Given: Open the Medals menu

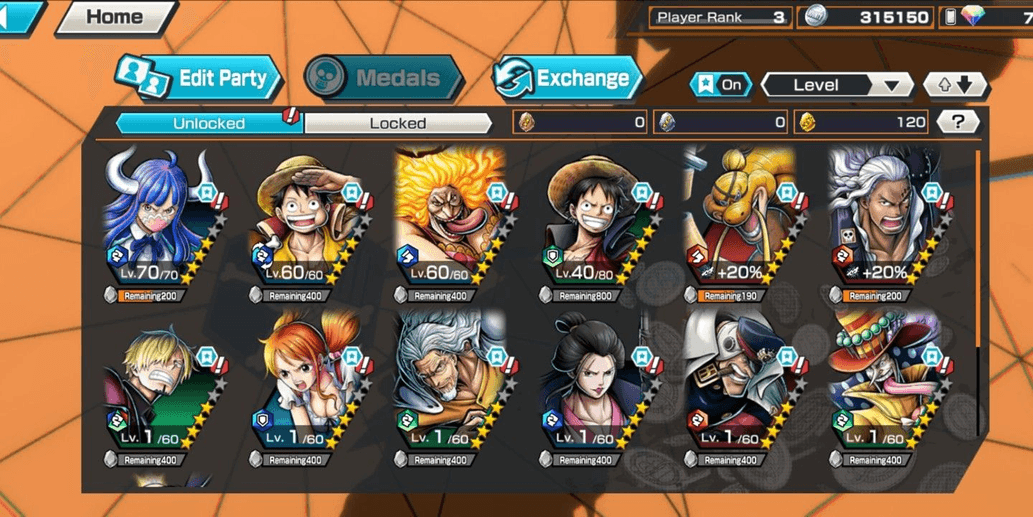Looking at the screenshot, I should (383, 78).
